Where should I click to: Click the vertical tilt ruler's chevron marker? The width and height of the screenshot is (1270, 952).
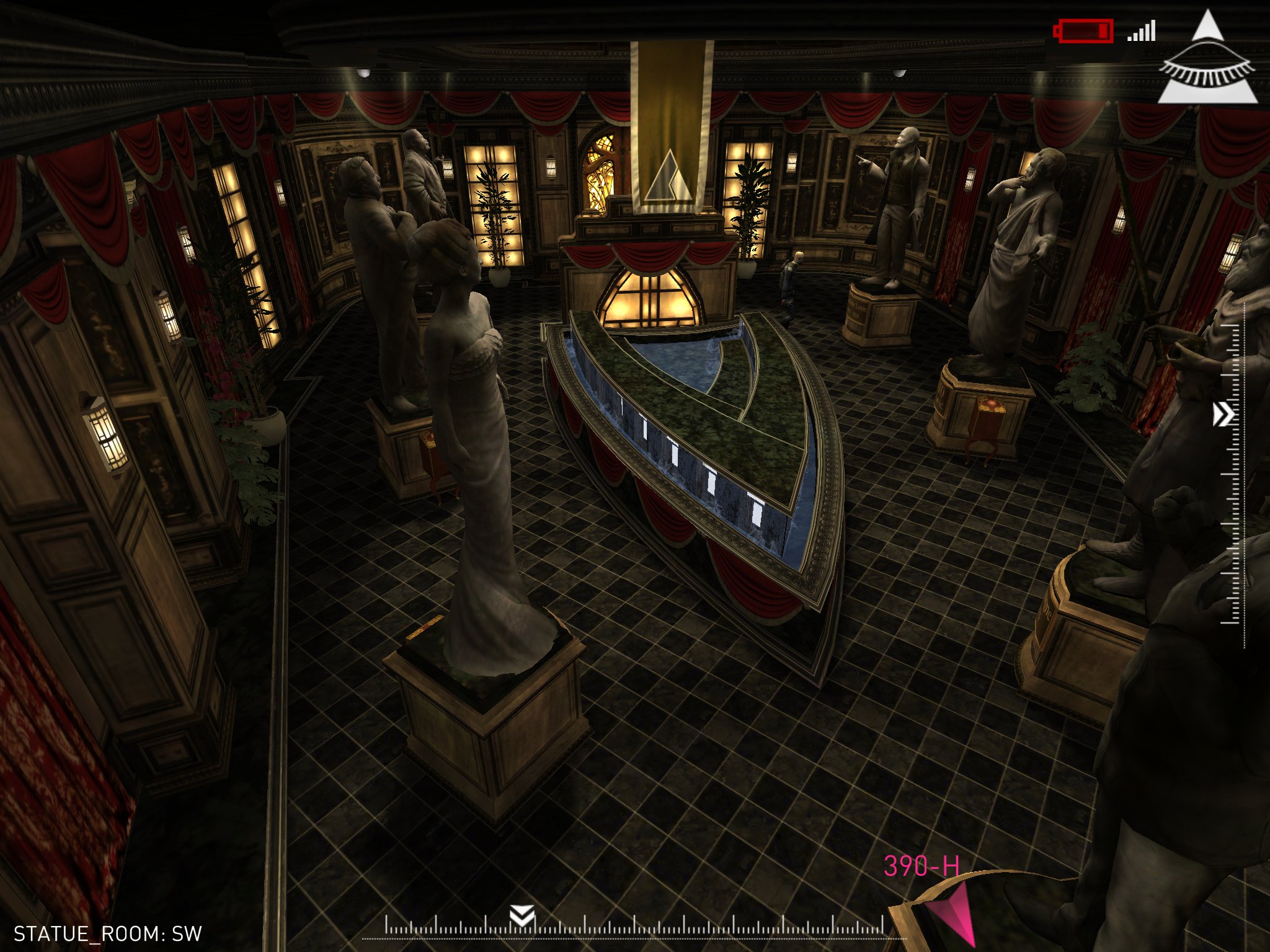coord(1223,415)
